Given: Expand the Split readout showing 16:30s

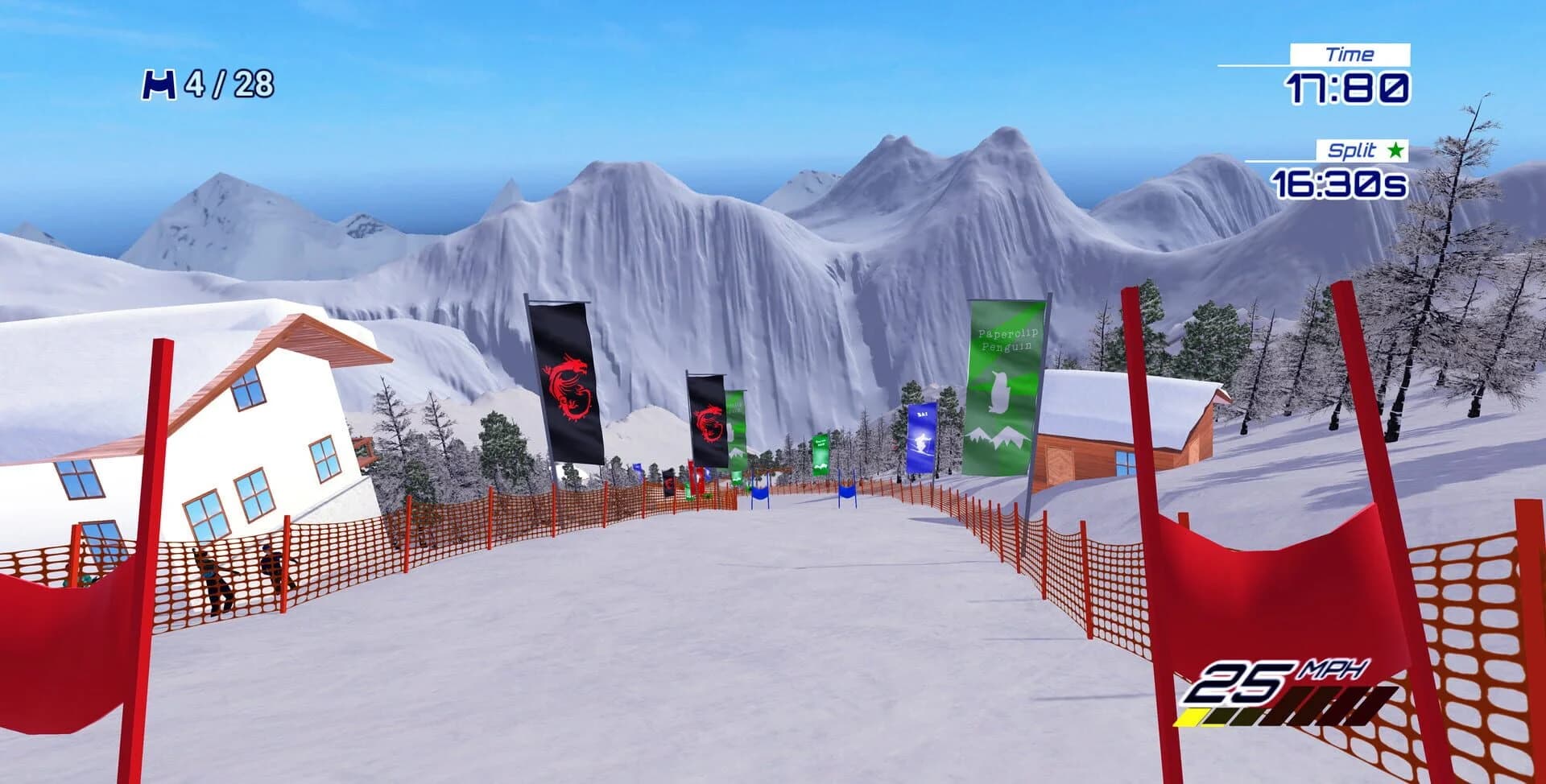Looking at the screenshot, I should [1339, 183].
